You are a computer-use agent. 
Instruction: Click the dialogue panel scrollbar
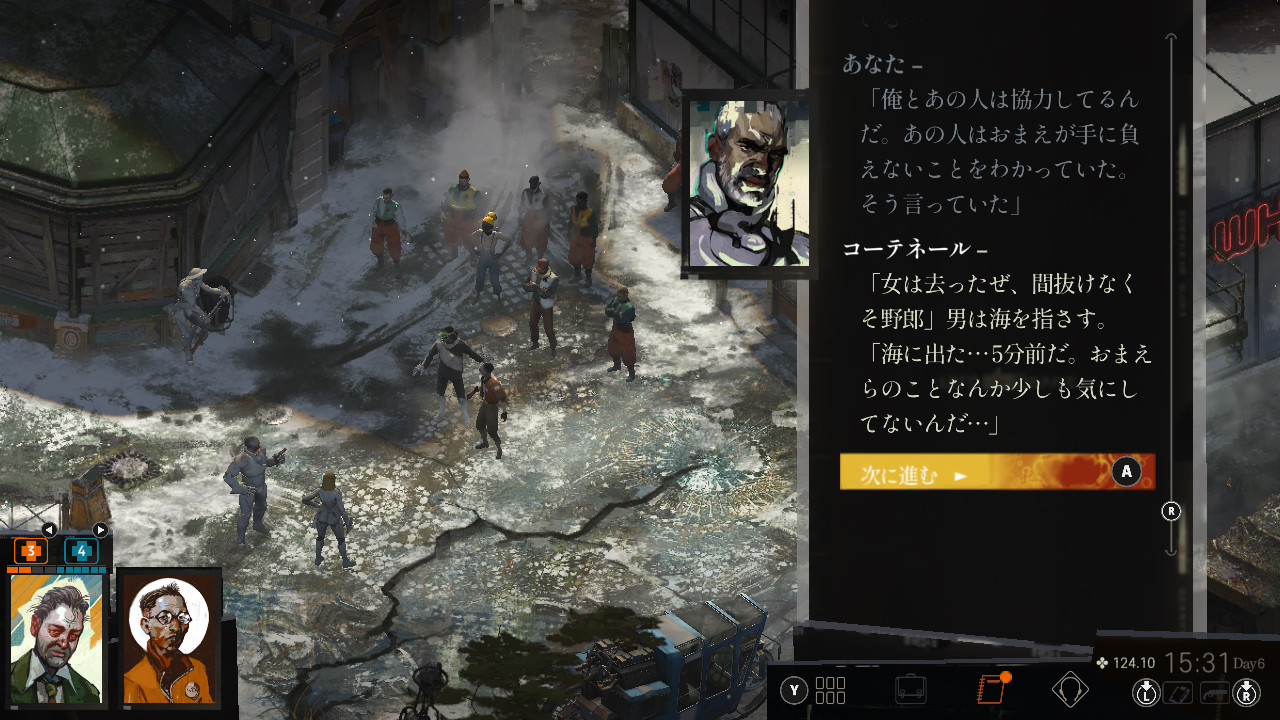click(1171, 300)
